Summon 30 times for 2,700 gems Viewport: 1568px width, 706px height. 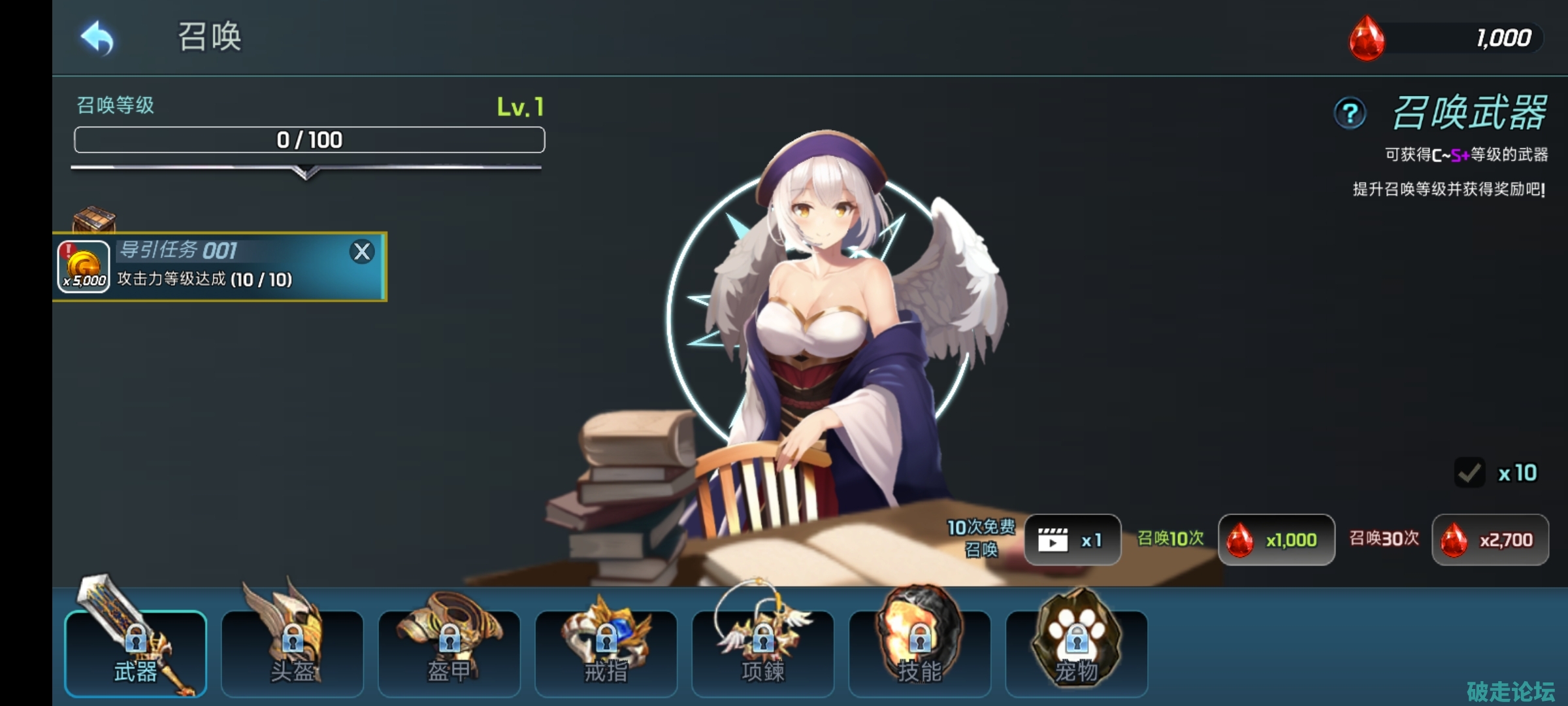(1490, 540)
